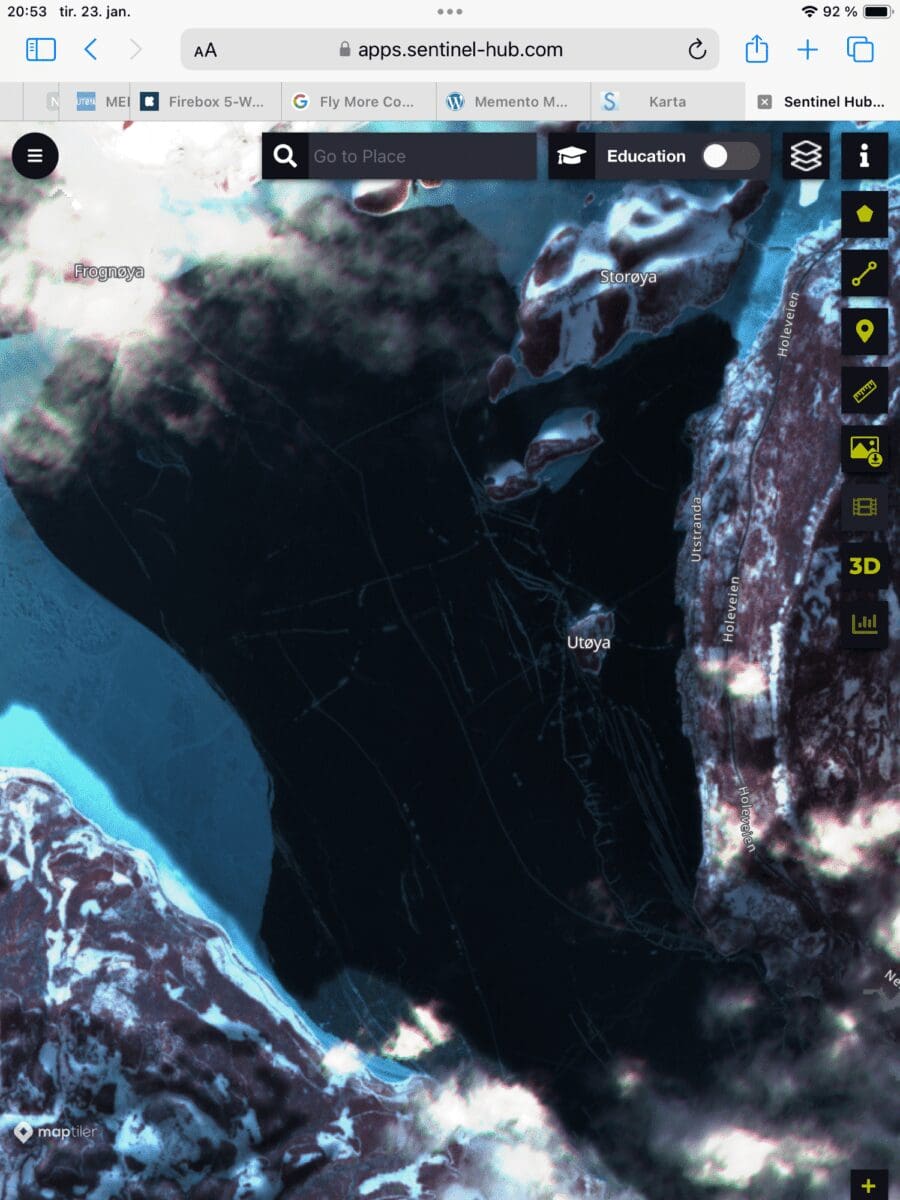This screenshot has height=1200, width=900.
Task: Open the timelapse film strip tool
Action: (x=864, y=507)
